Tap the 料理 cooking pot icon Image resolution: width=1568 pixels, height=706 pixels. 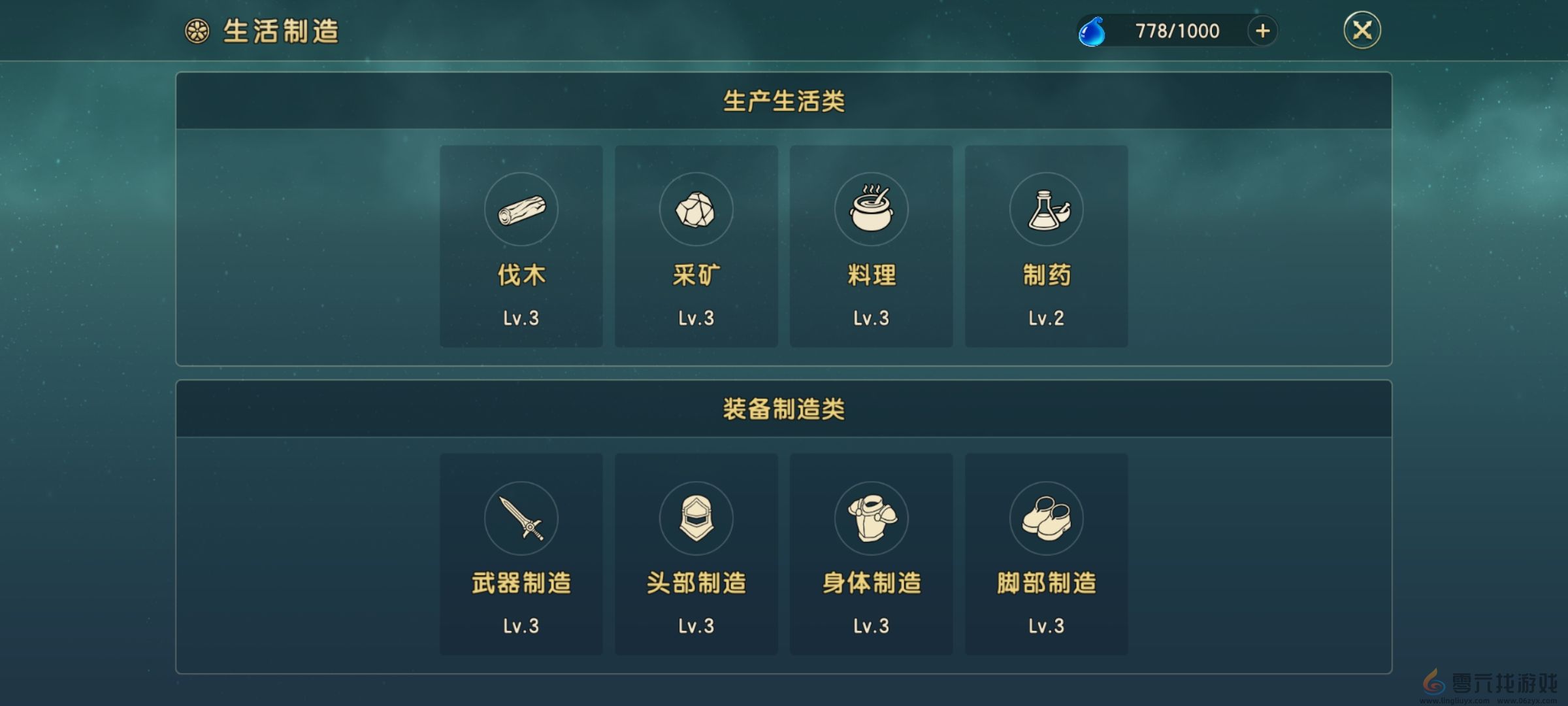(x=872, y=209)
